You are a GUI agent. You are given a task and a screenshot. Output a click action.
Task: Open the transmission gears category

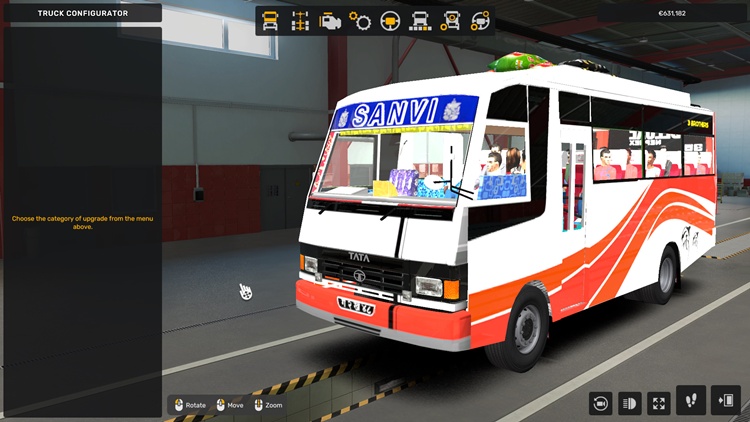360,20
